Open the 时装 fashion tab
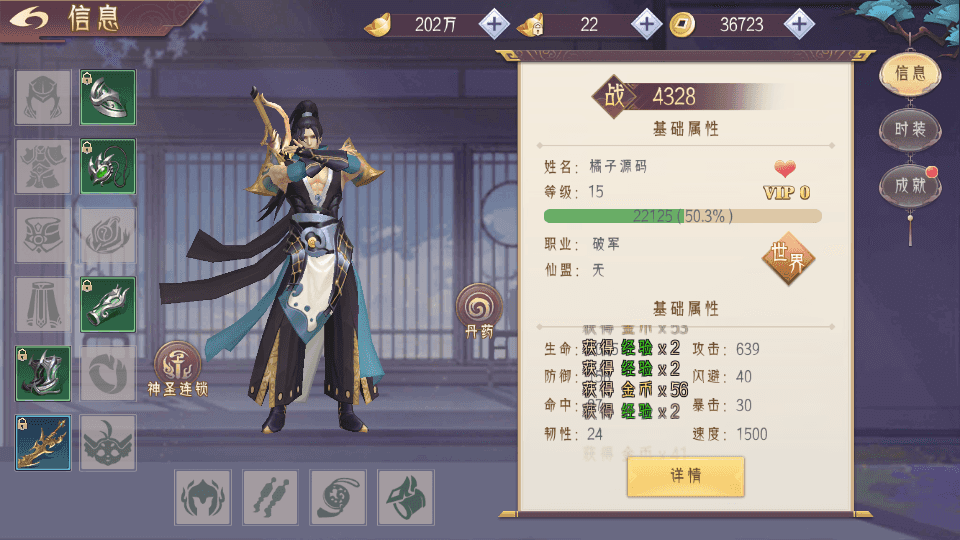The image size is (960, 540). pyautogui.click(x=909, y=129)
